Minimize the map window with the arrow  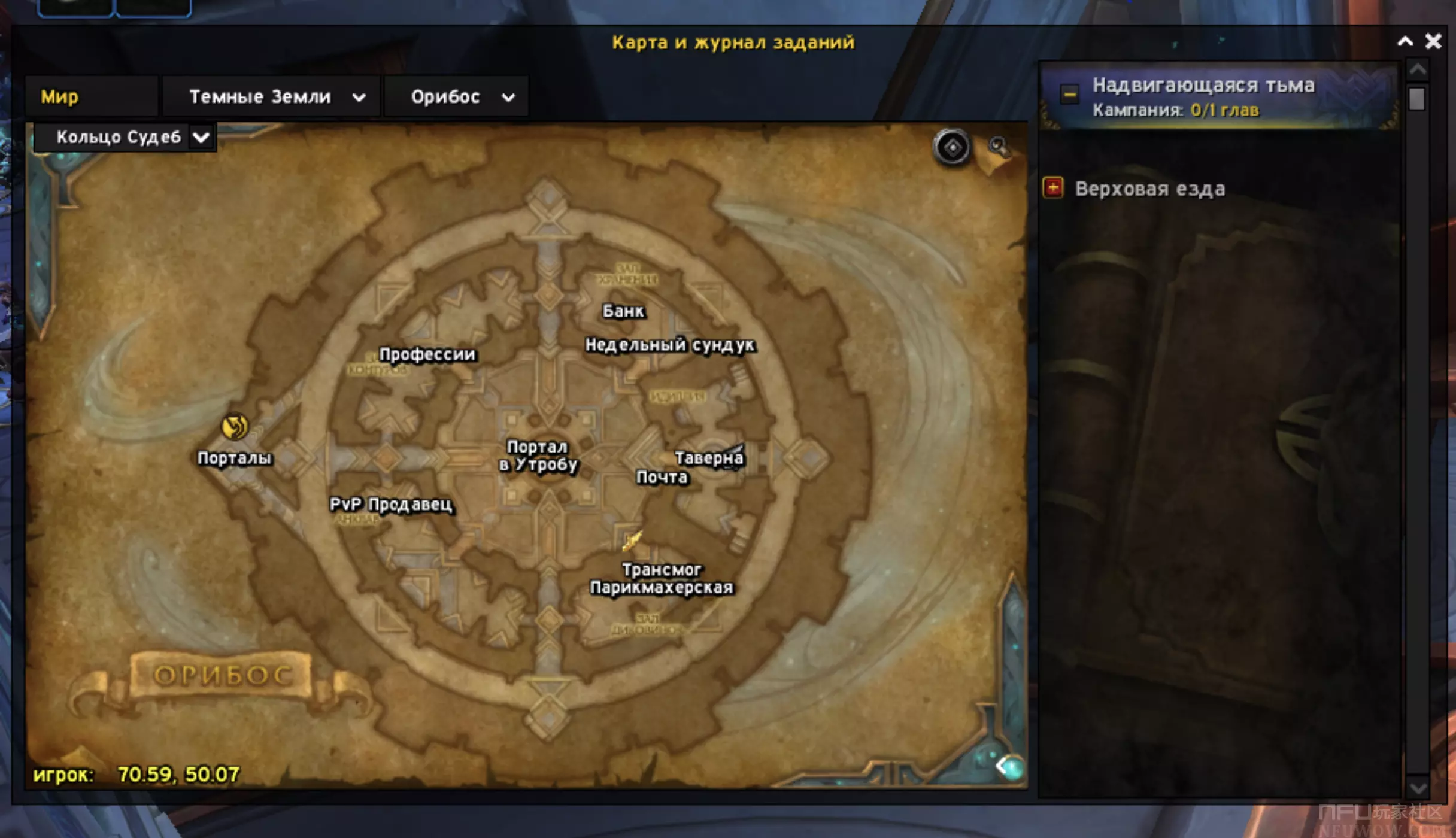click(1405, 41)
